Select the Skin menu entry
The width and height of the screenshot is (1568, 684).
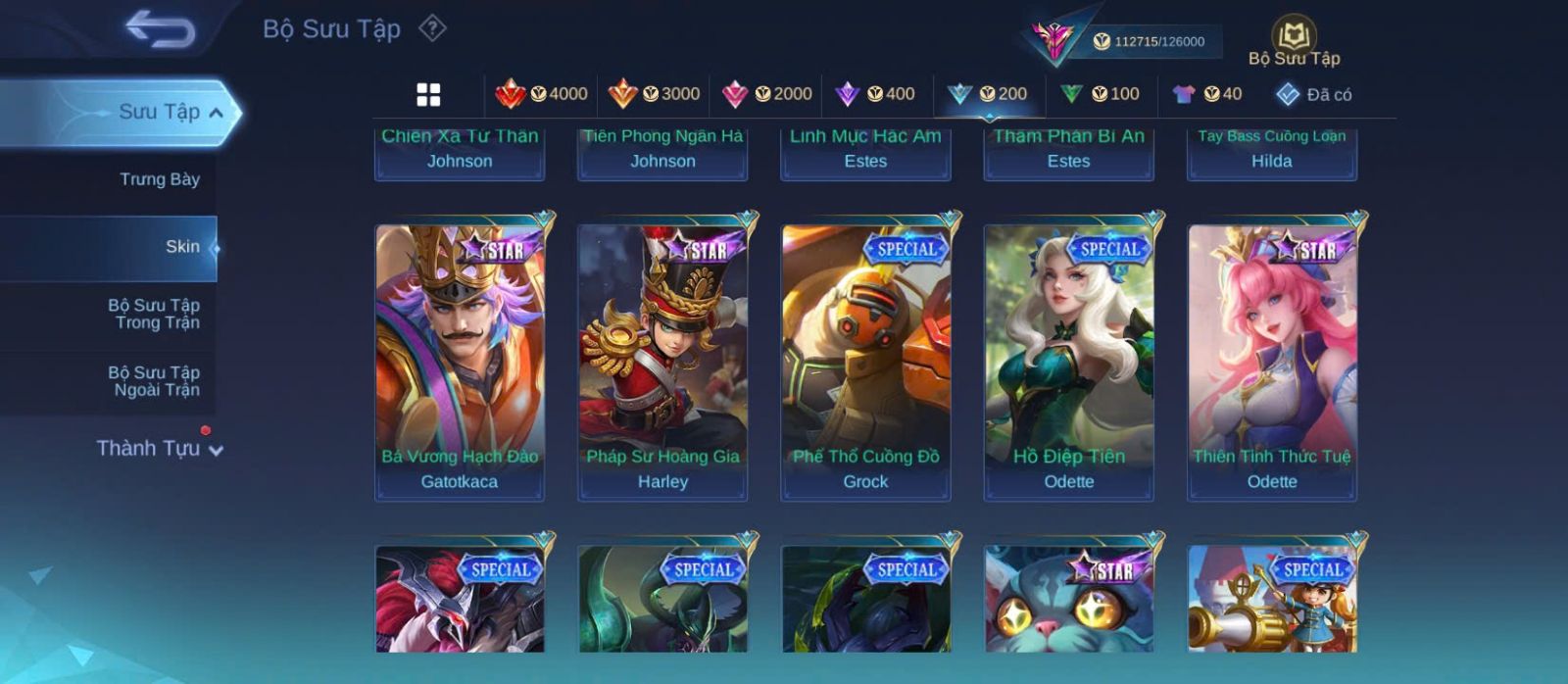(x=182, y=247)
